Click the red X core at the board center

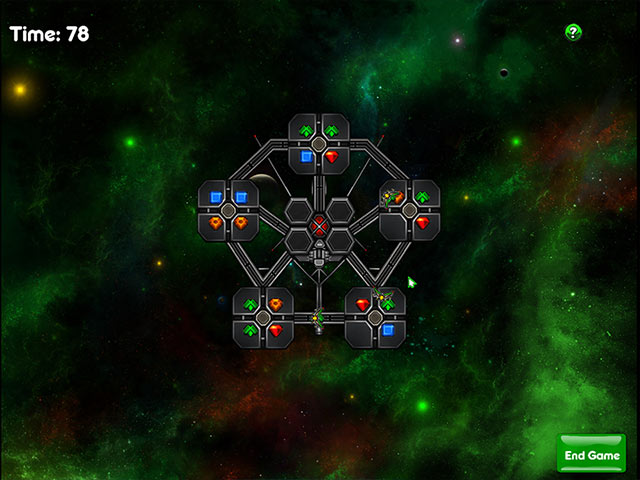[x=319, y=224]
